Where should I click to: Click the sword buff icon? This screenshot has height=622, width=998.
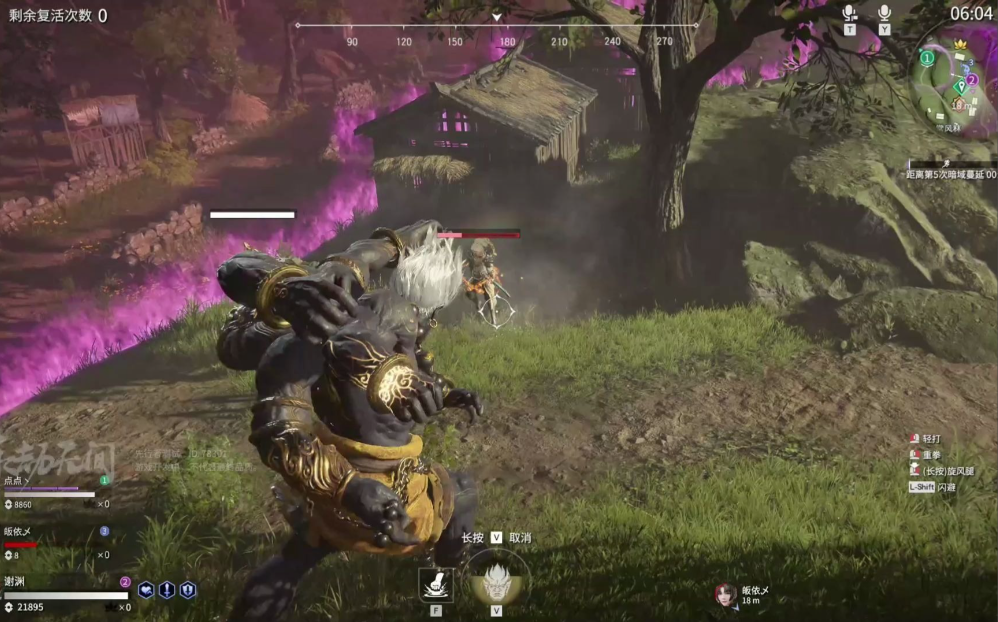(167, 590)
